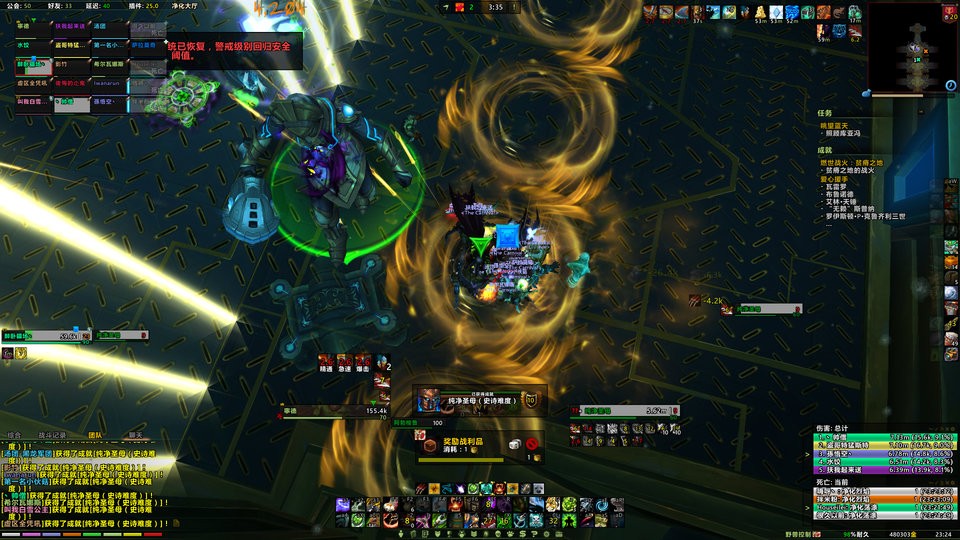Open the 晴望蓝天 tracked quest
960x540 pixels.
pos(834,126)
